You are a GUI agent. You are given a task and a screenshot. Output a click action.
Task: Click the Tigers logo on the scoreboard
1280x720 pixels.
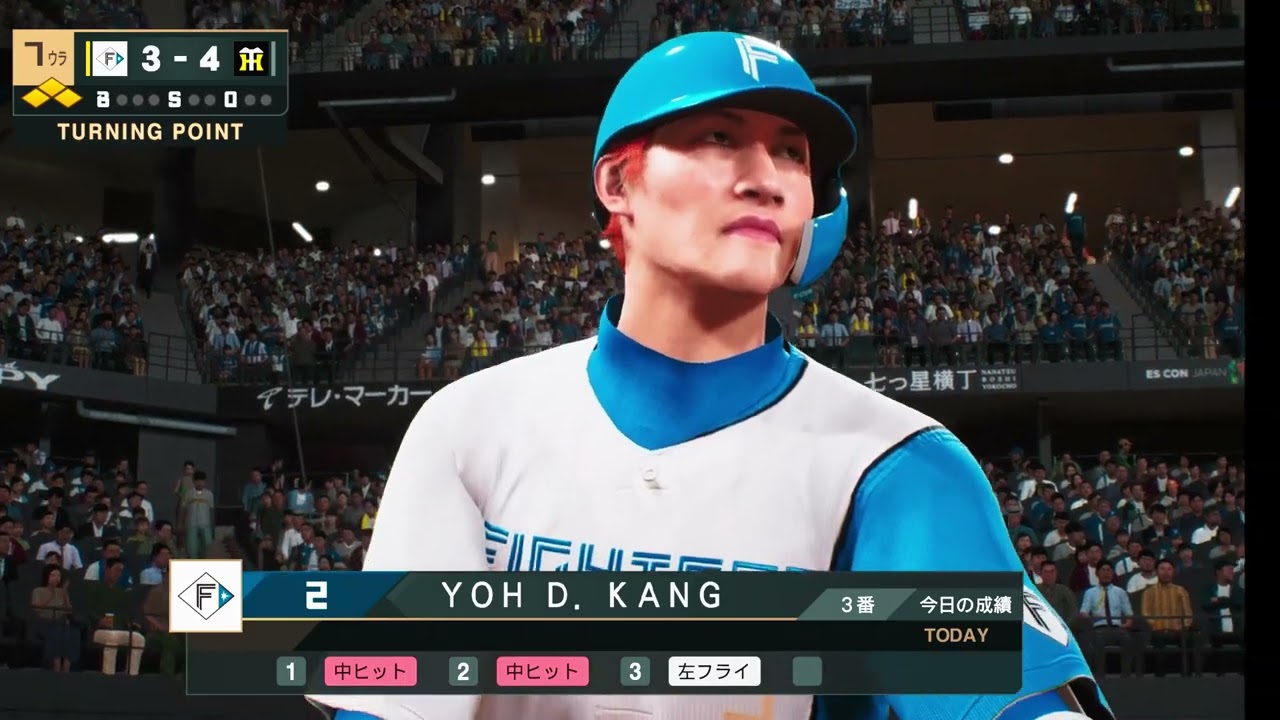[251, 60]
